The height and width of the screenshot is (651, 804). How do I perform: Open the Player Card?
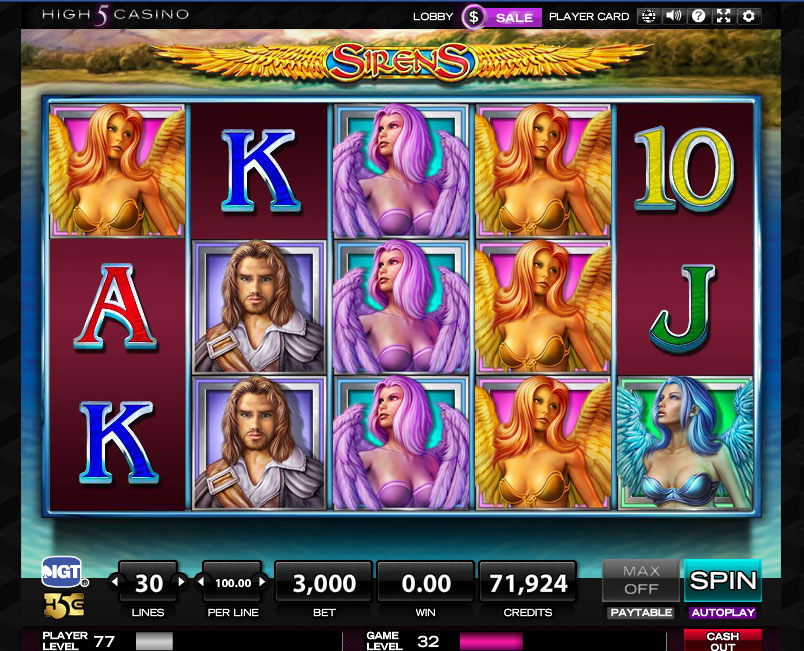coord(589,17)
